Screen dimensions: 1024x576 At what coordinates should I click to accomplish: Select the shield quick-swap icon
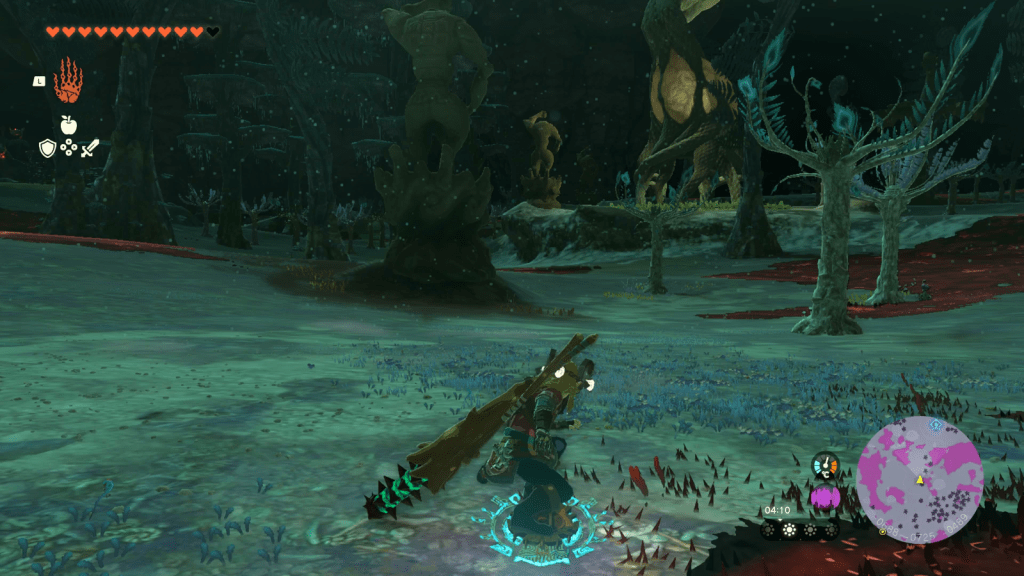coord(47,148)
